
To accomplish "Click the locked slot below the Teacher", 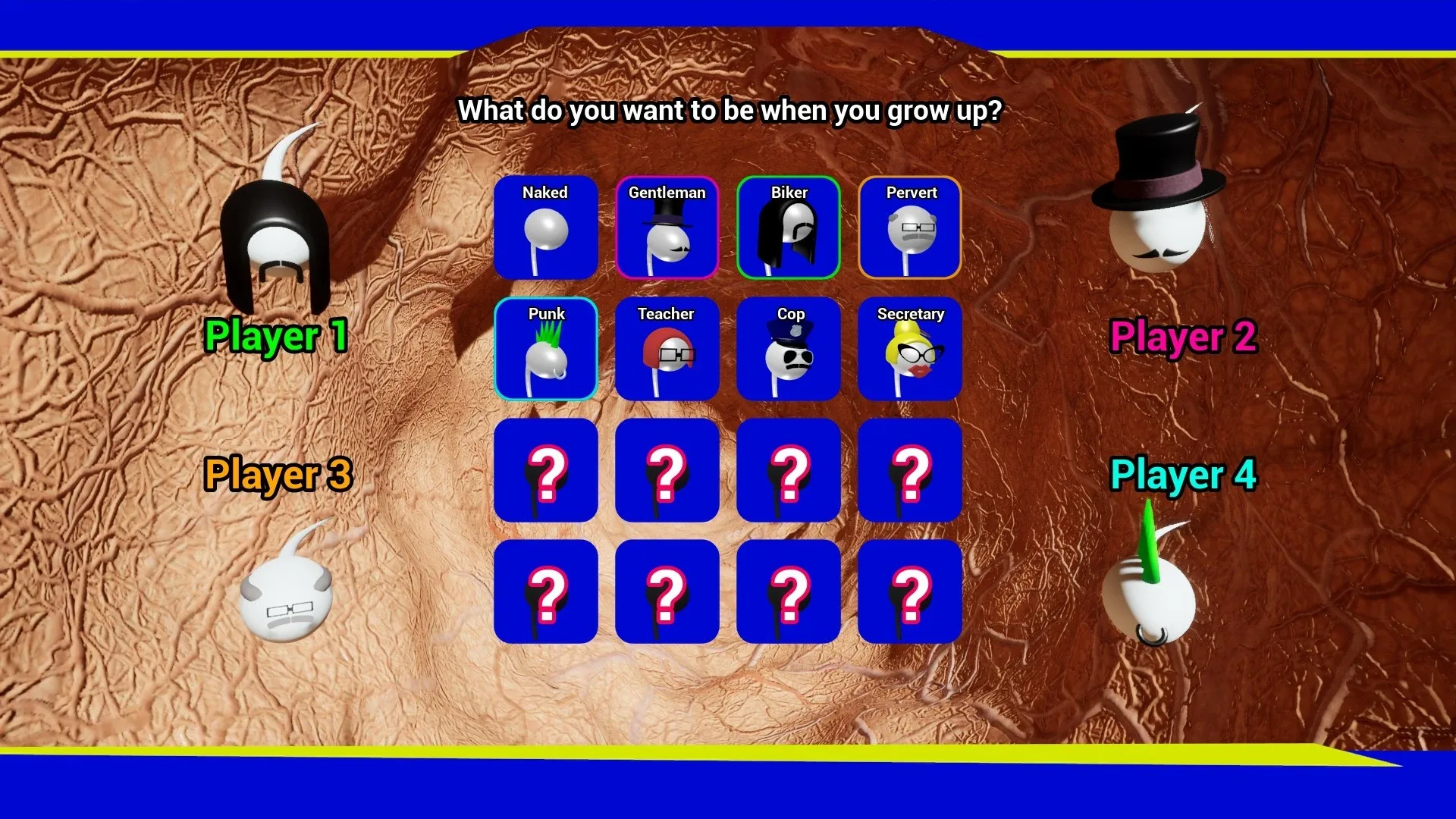I will click(x=667, y=472).
